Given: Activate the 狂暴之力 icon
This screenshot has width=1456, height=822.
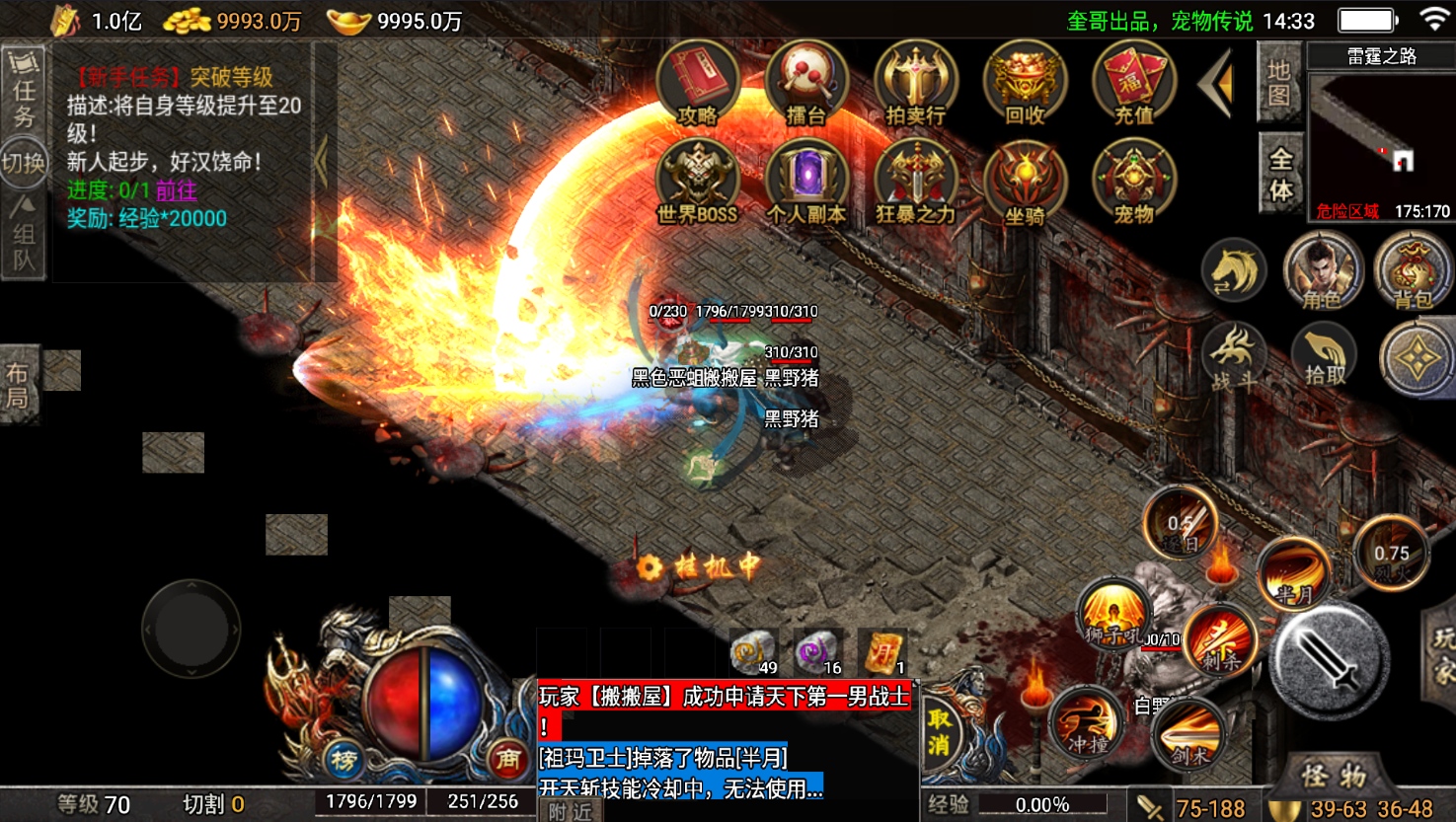Looking at the screenshot, I should click(916, 182).
